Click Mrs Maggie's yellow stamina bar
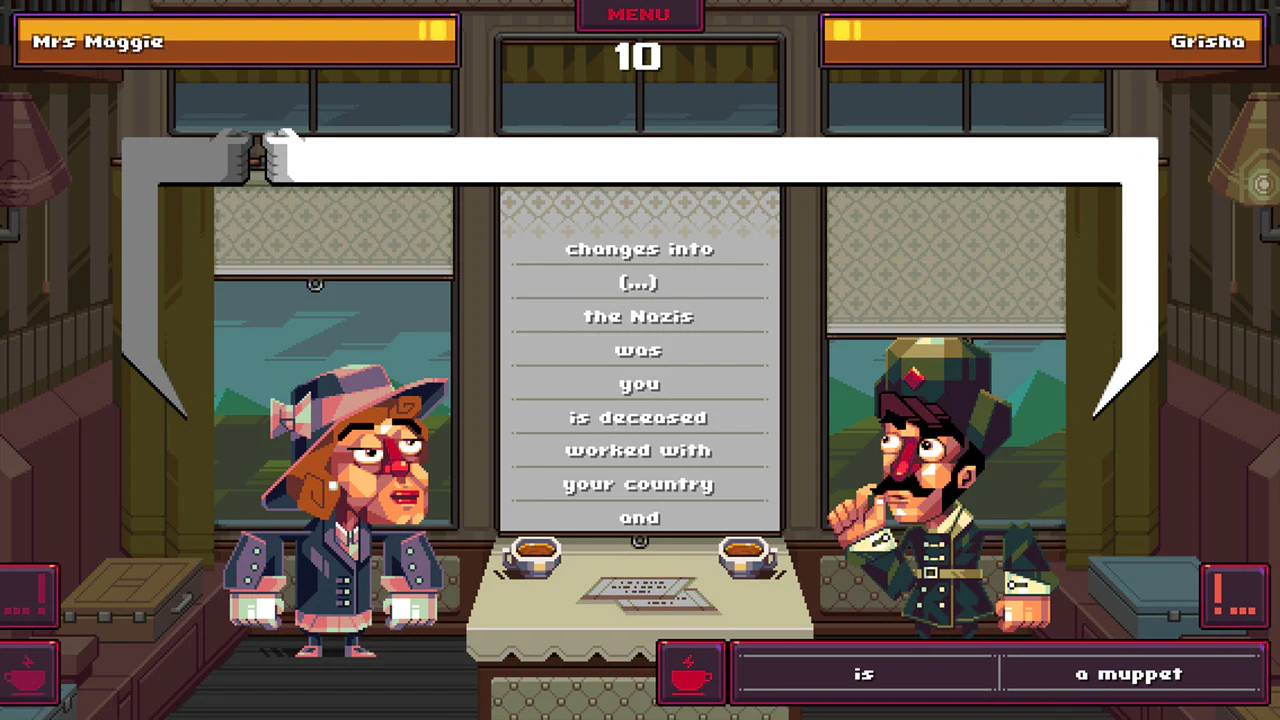The image size is (1280, 720). tap(235, 41)
